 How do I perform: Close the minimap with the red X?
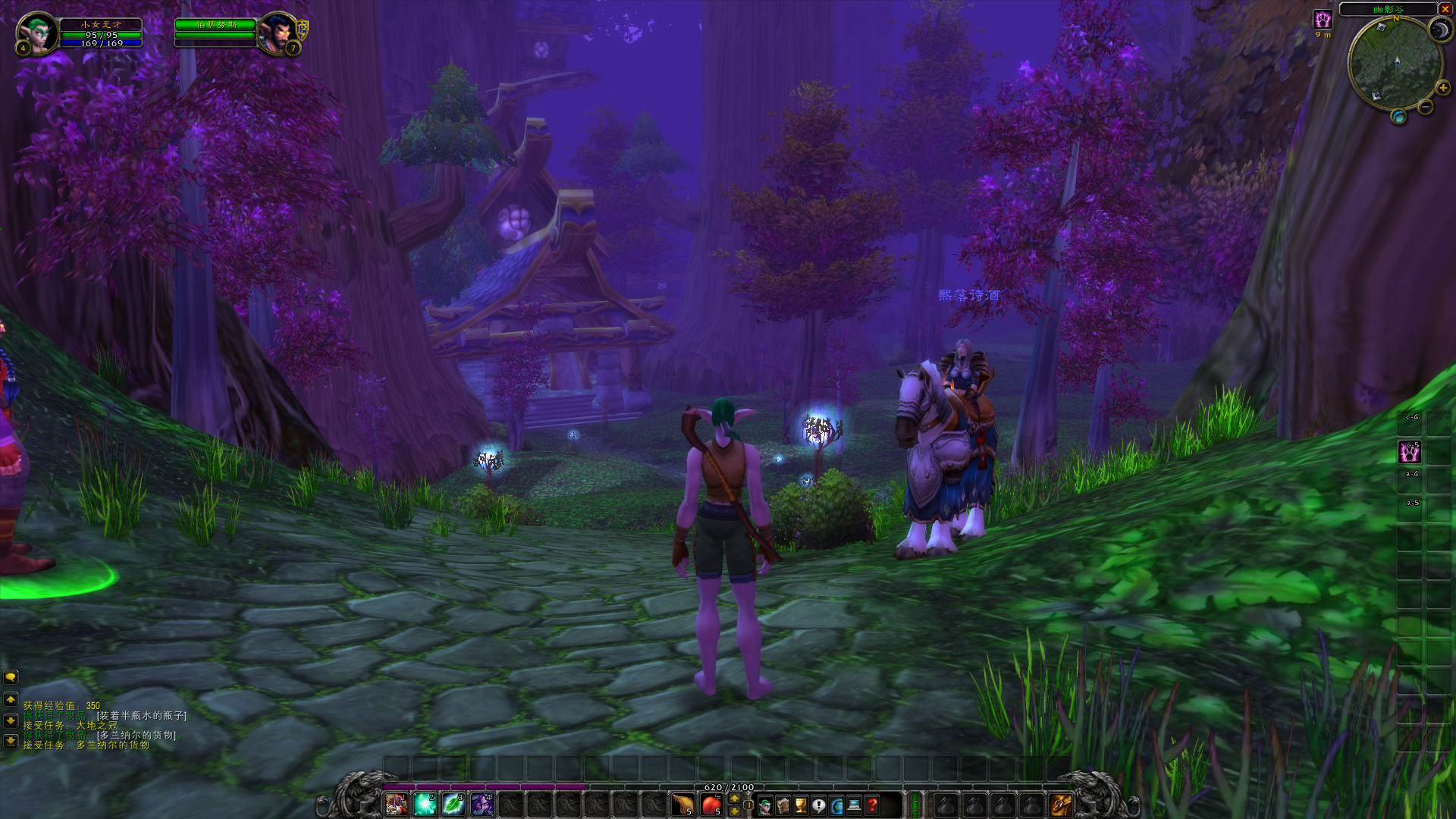tap(1445, 9)
